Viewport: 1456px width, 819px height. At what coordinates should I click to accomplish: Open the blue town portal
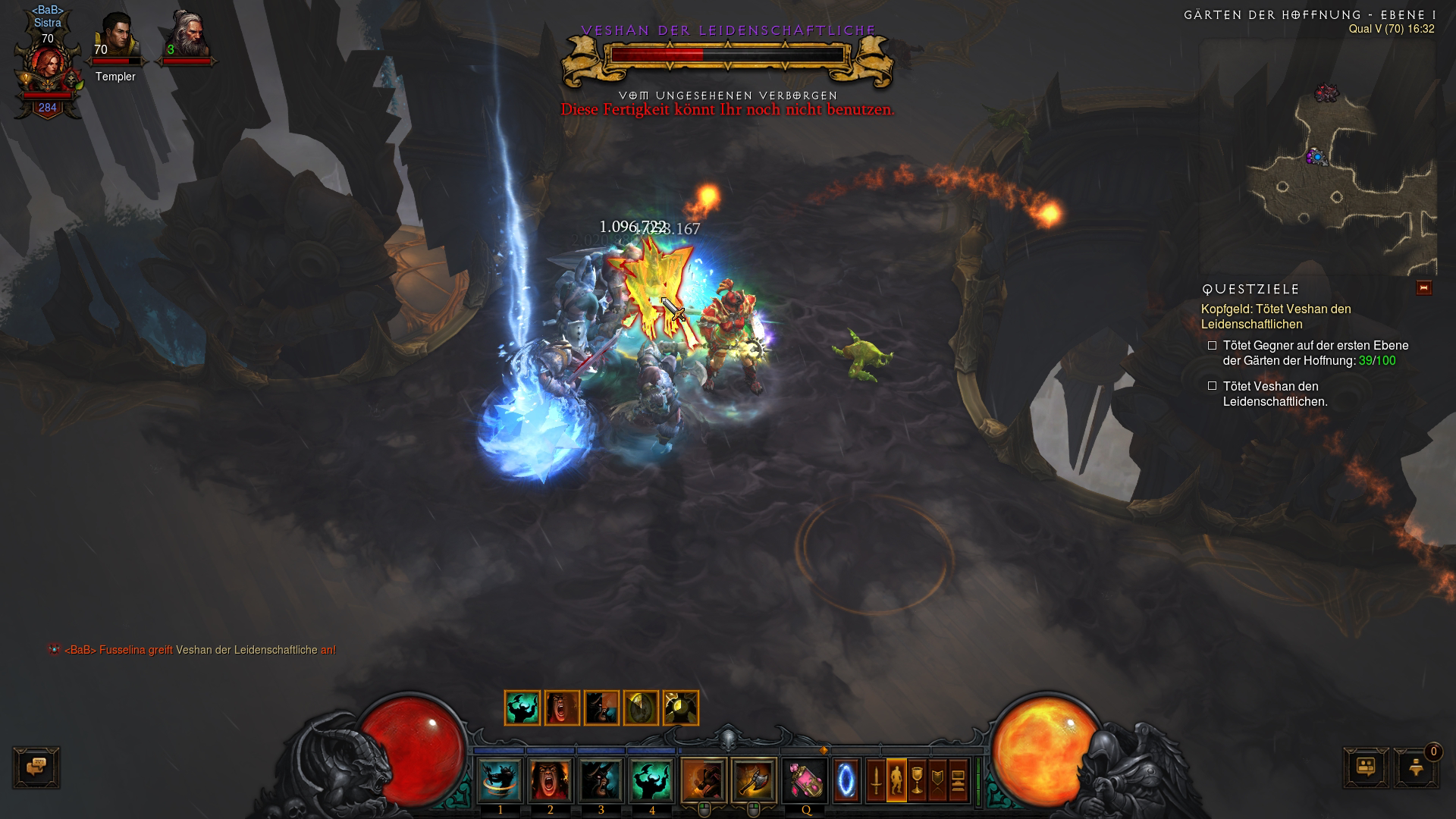(x=846, y=780)
